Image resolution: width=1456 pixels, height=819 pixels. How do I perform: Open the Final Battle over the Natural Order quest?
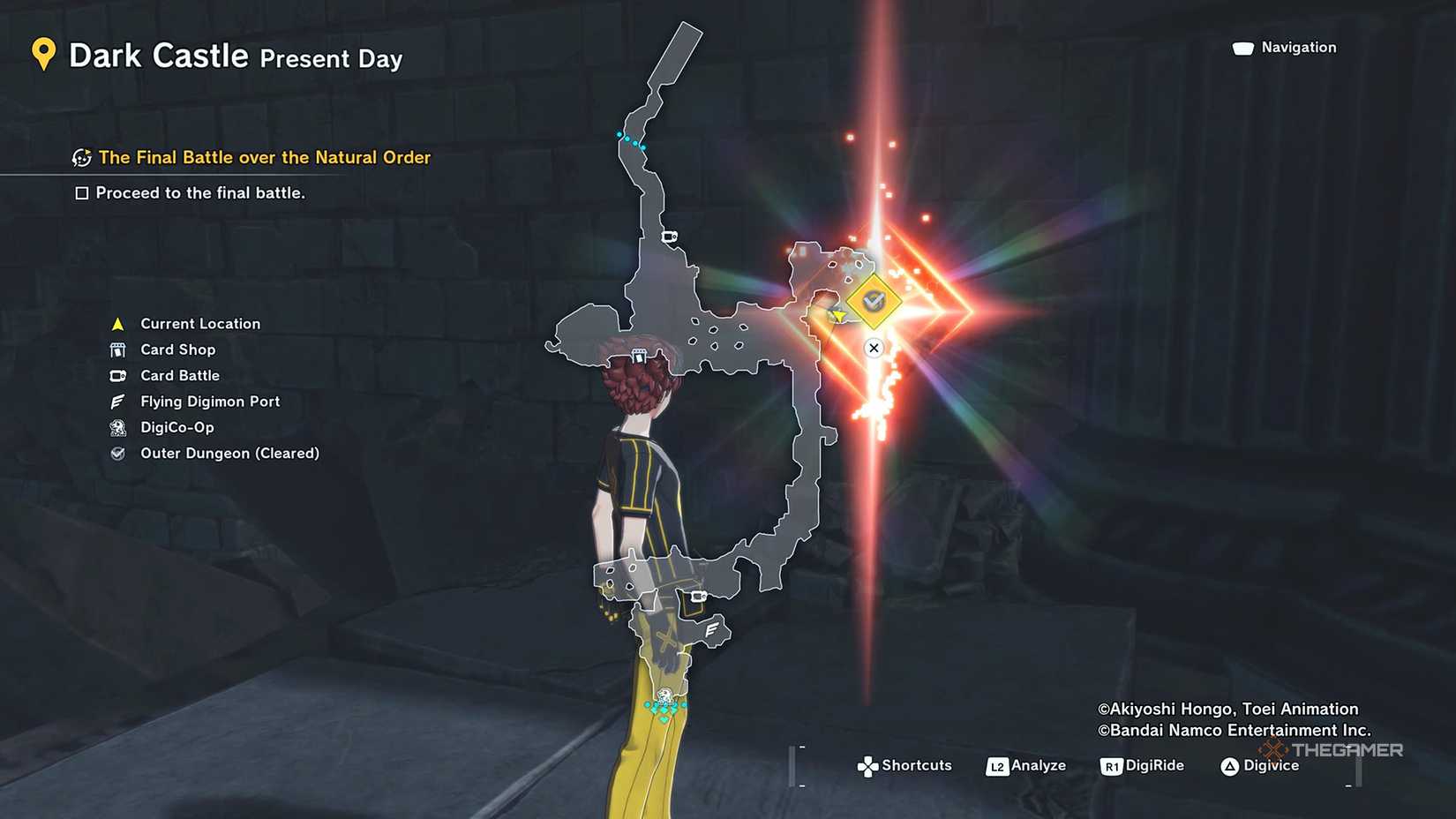point(264,157)
